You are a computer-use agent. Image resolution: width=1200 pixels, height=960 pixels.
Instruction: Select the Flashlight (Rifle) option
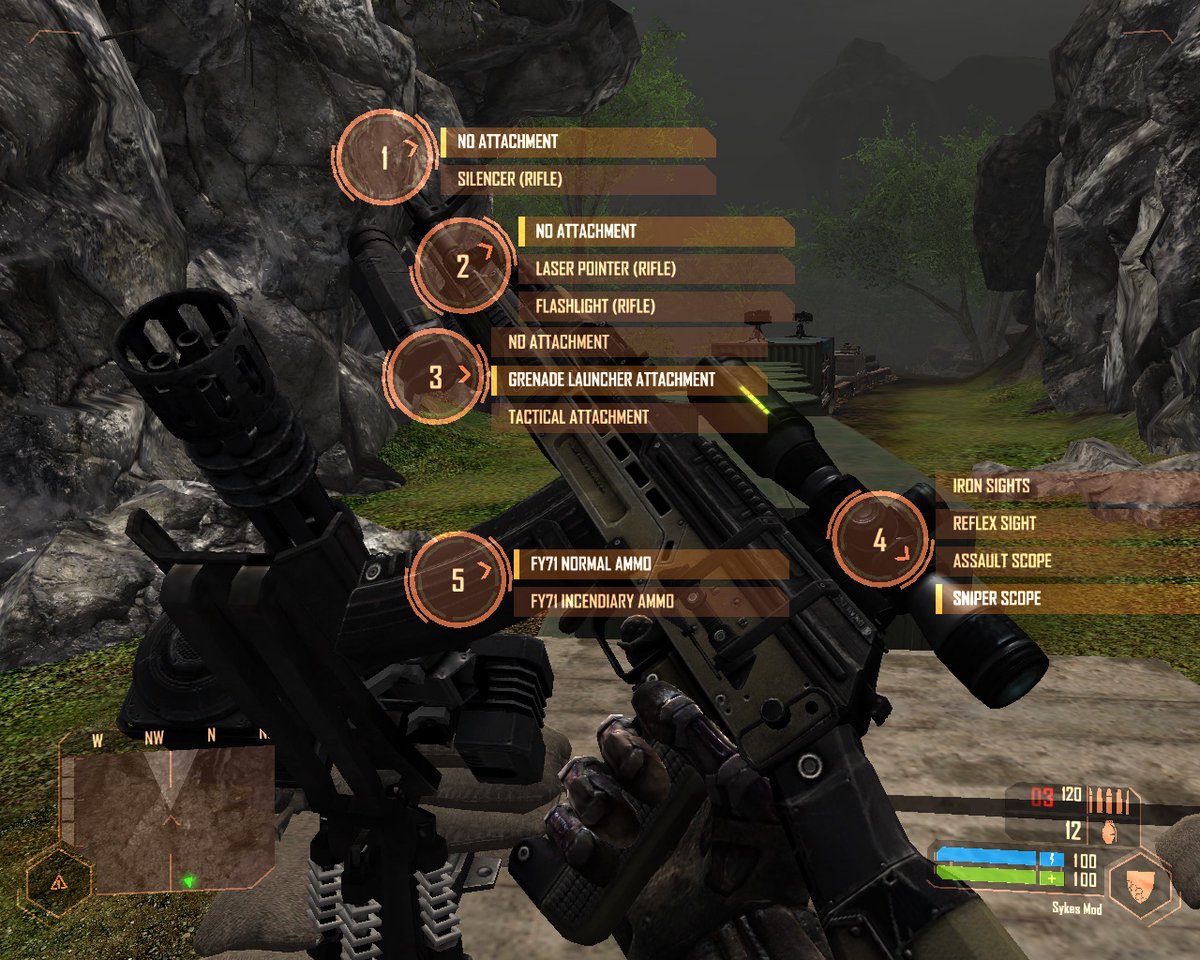tap(656, 306)
